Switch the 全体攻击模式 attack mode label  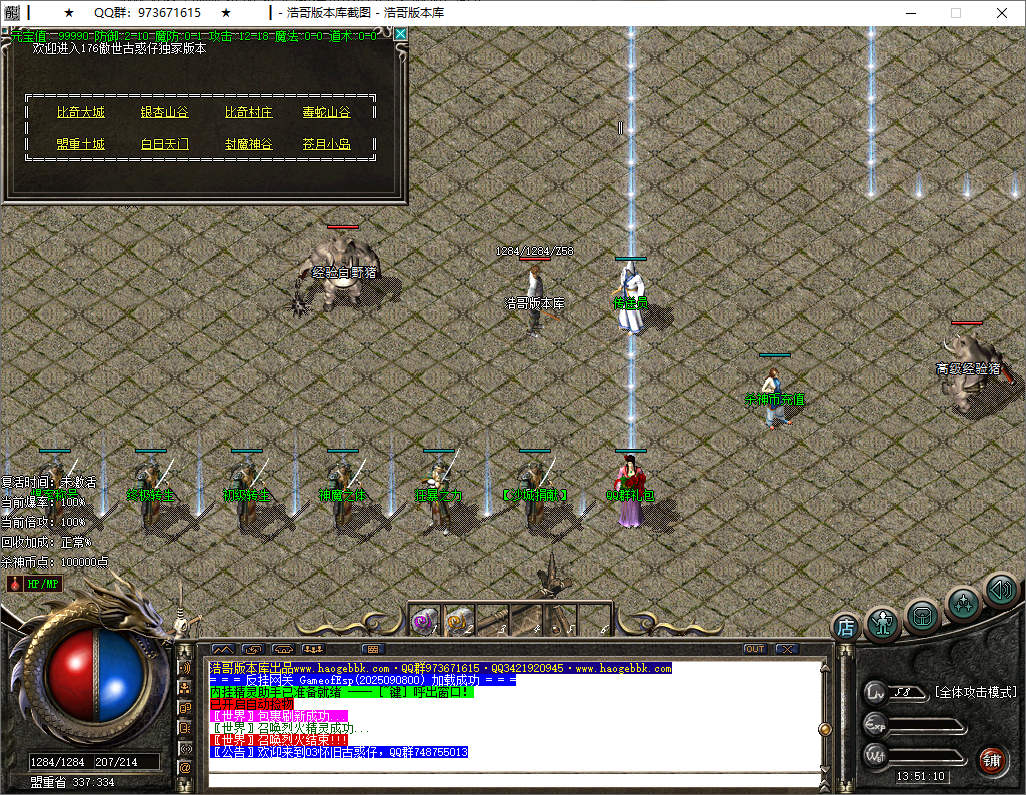tap(974, 692)
